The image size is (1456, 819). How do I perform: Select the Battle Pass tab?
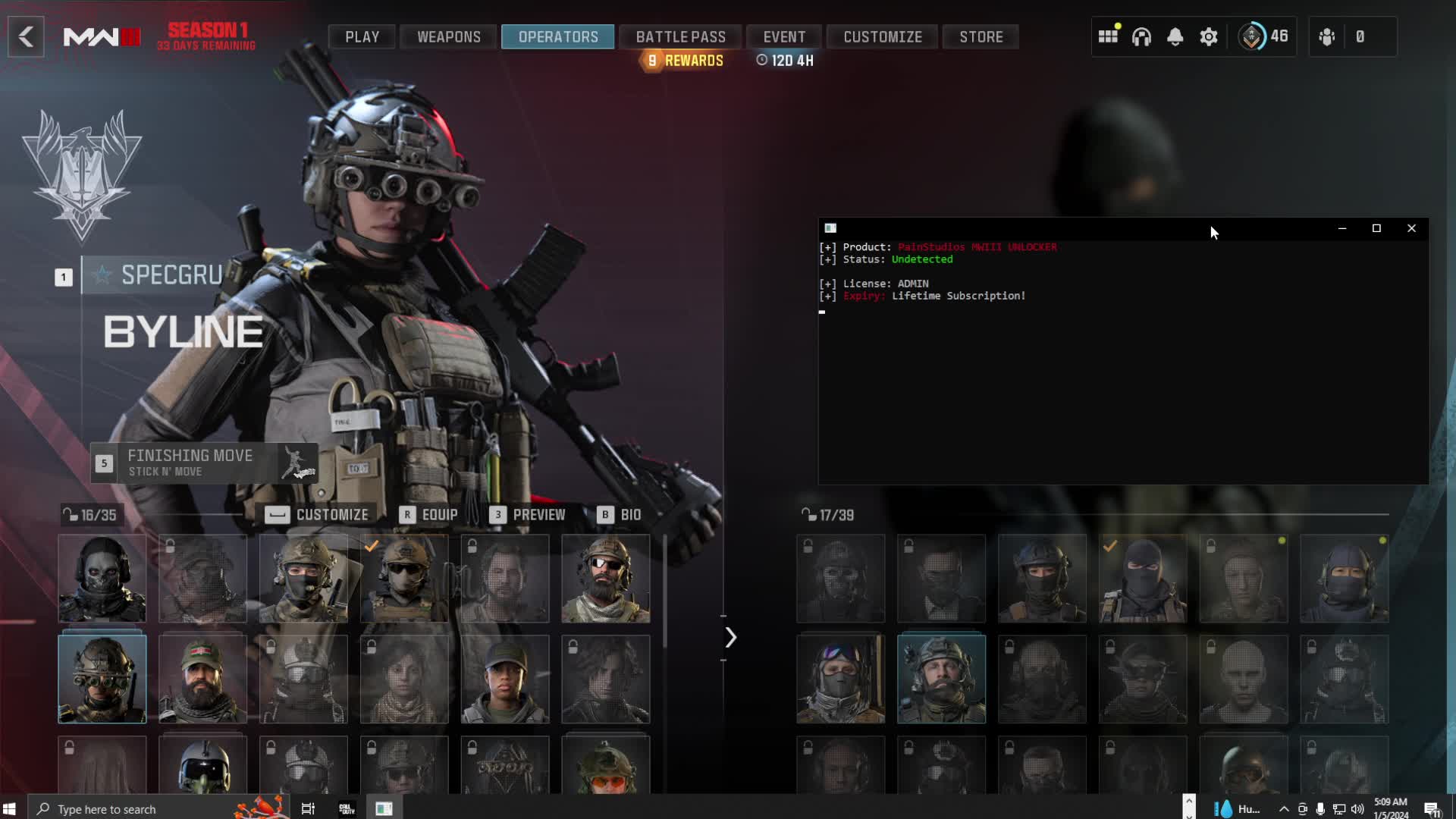pyautogui.click(x=680, y=36)
